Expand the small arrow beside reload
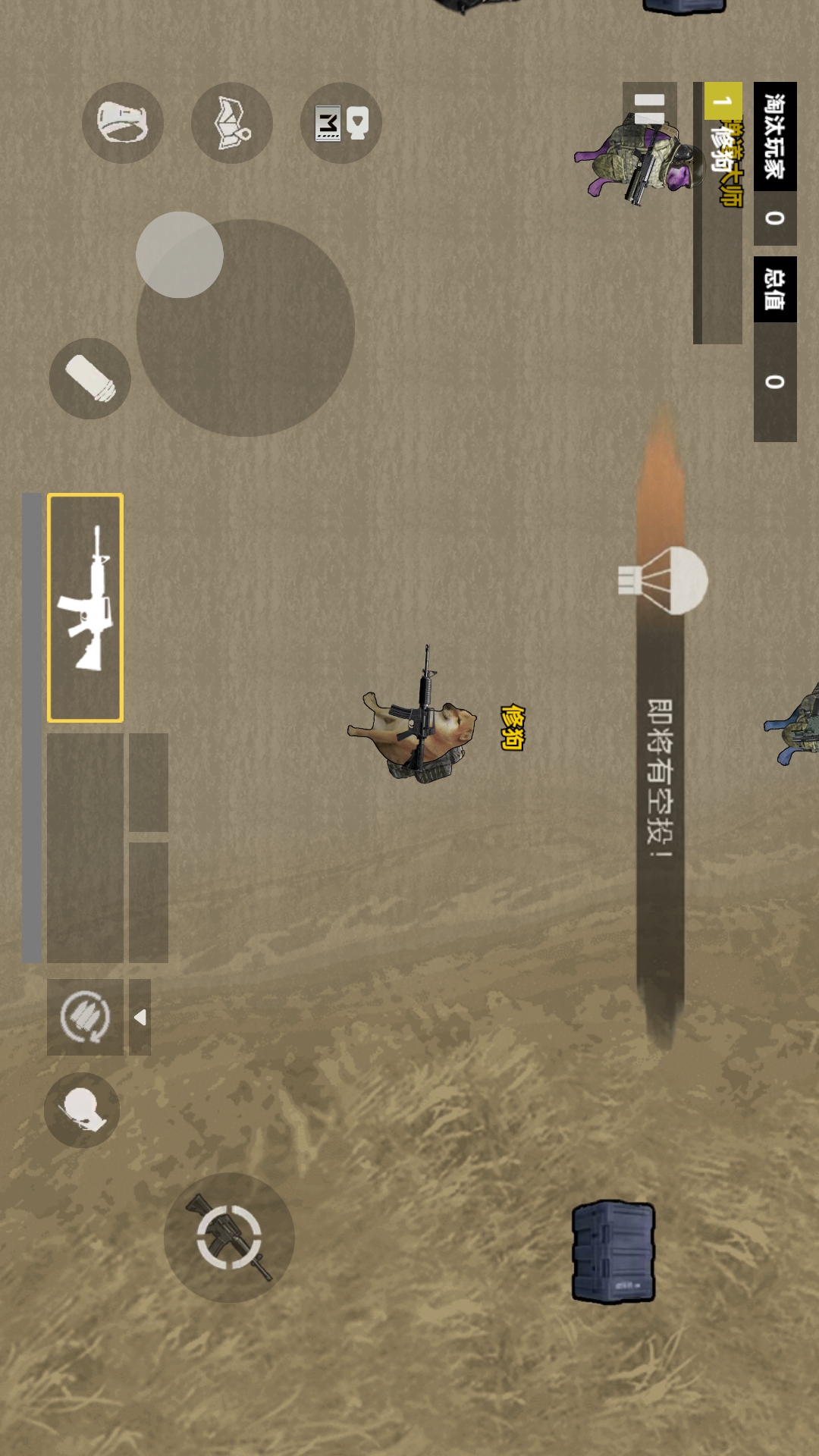819x1456 pixels. point(140,1017)
